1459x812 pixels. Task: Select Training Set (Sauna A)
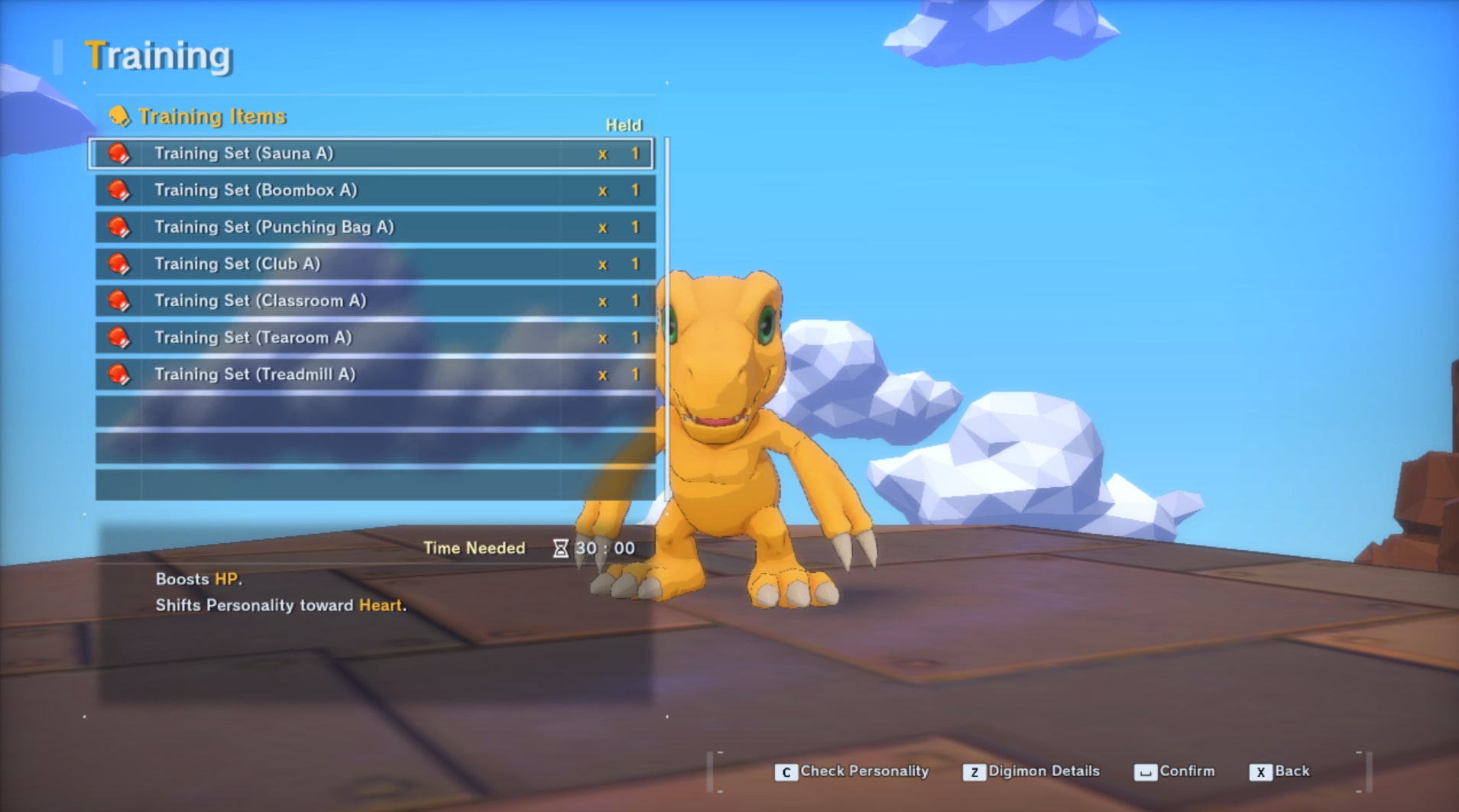coord(371,154)
